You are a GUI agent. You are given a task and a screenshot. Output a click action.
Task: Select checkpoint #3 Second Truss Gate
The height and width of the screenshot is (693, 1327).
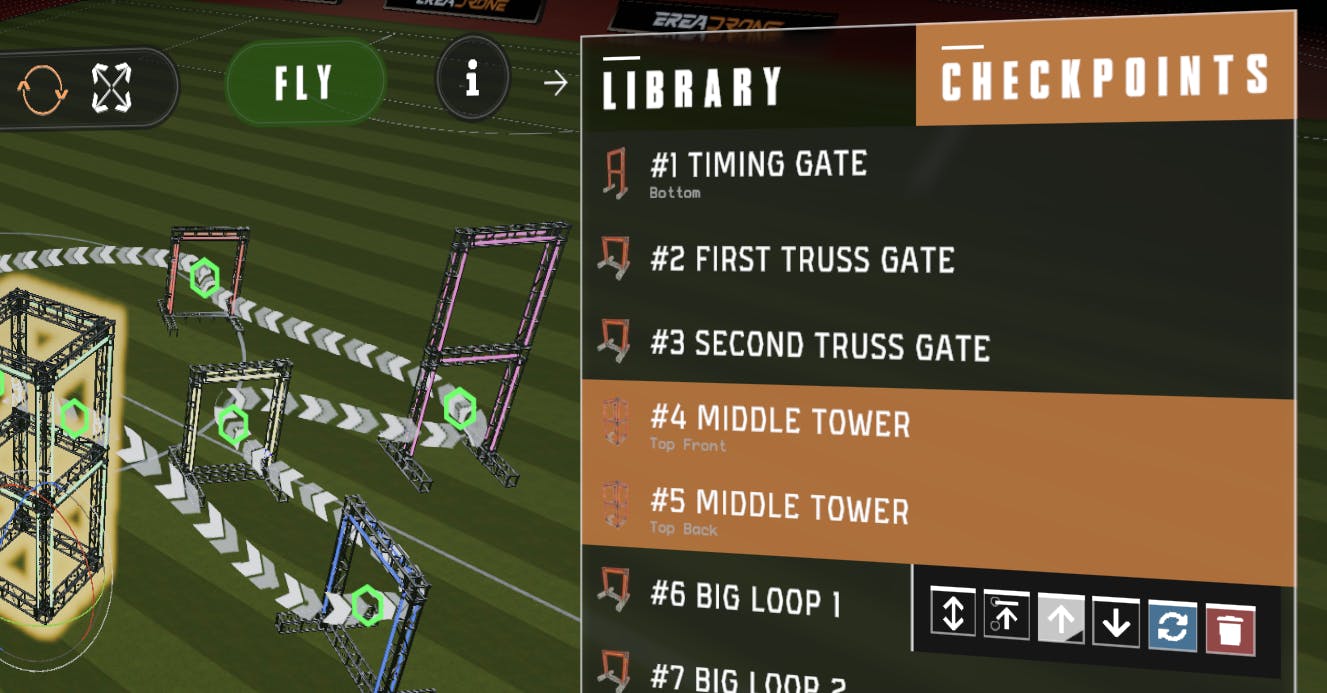pos(820,345)
